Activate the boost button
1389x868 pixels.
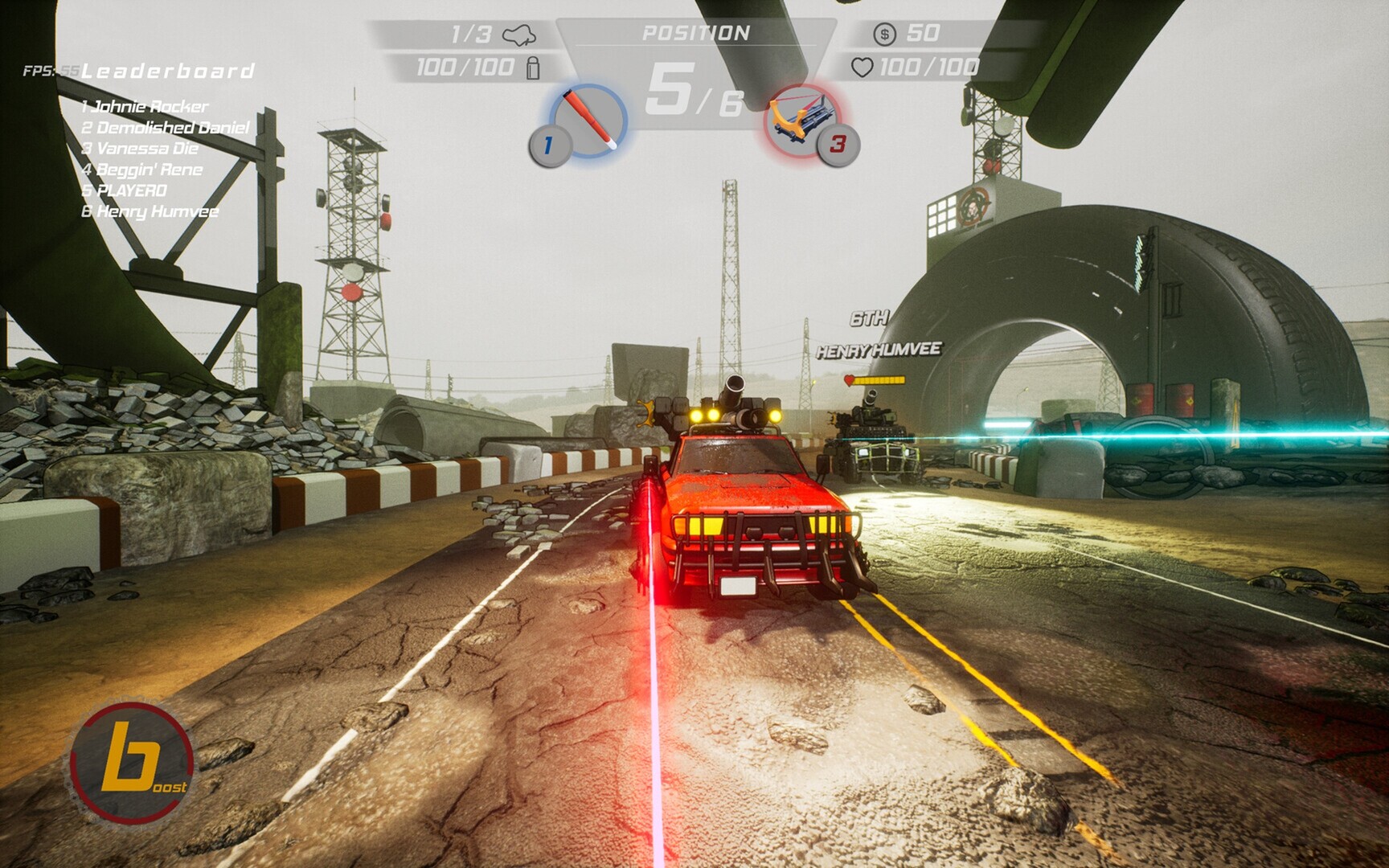click(131, 762)
